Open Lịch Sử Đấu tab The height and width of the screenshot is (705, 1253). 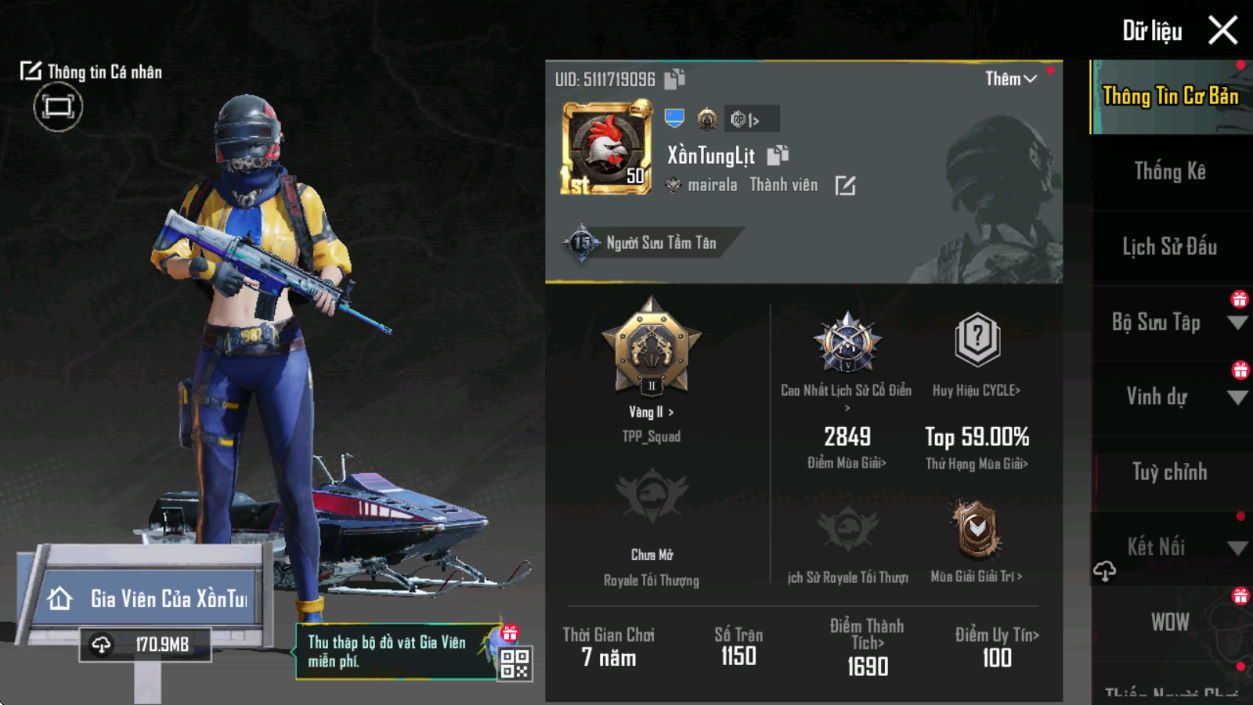pos(1169,247)
